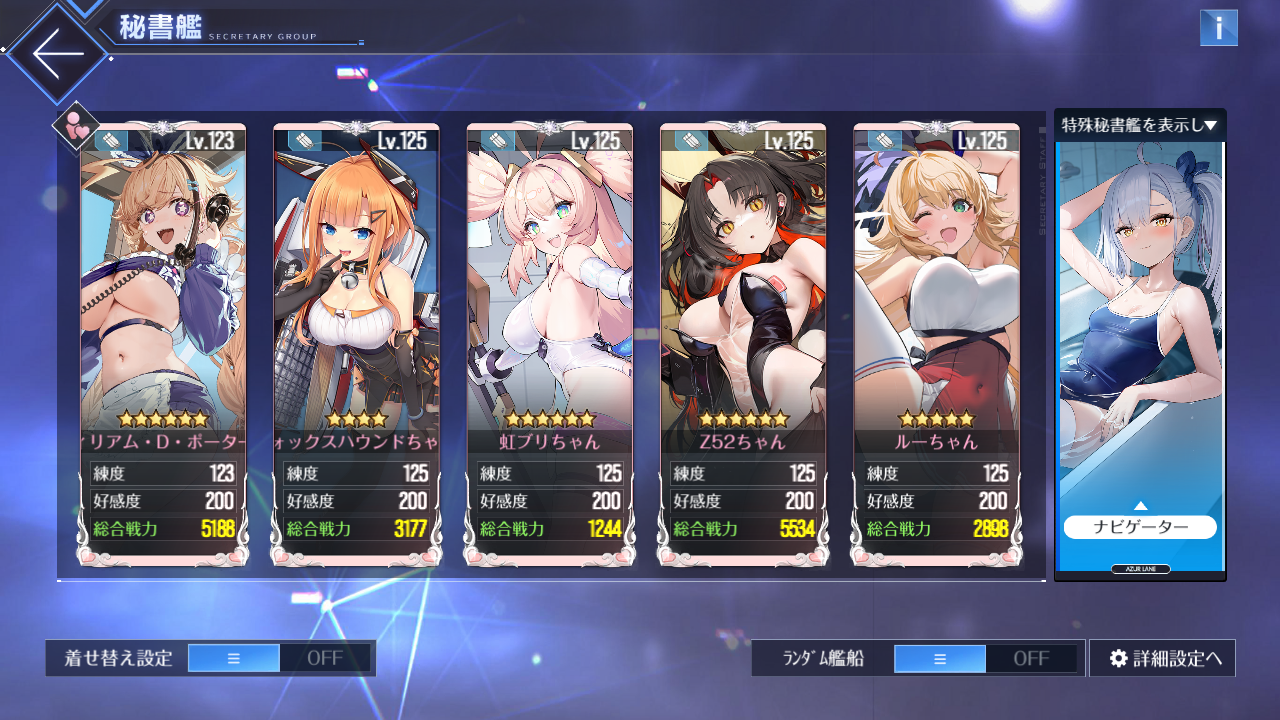
Task: Go back using the arrow button
Action: 57,53
